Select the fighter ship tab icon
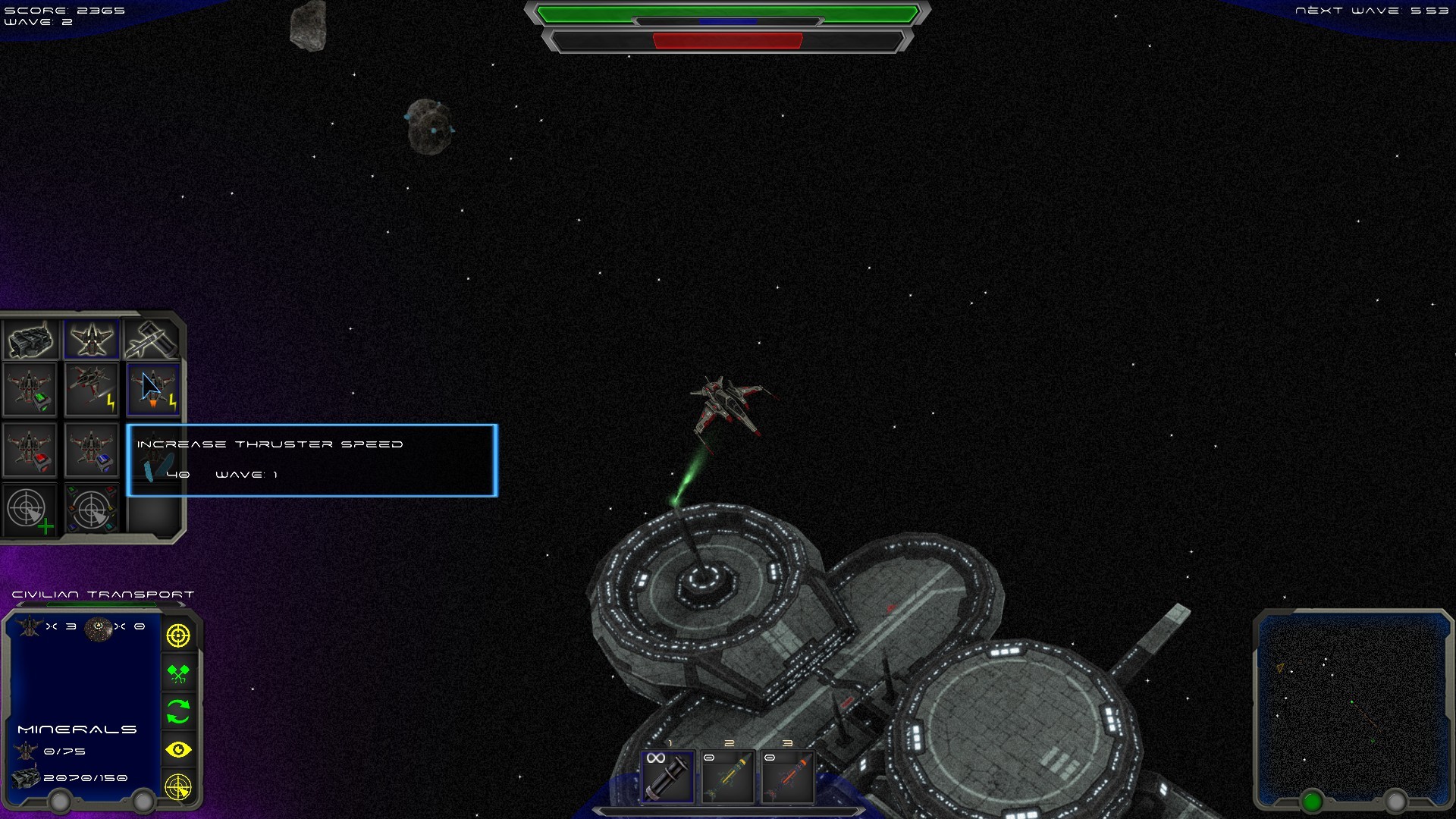This screenshot has width=1456, height=819. [91, 339]
